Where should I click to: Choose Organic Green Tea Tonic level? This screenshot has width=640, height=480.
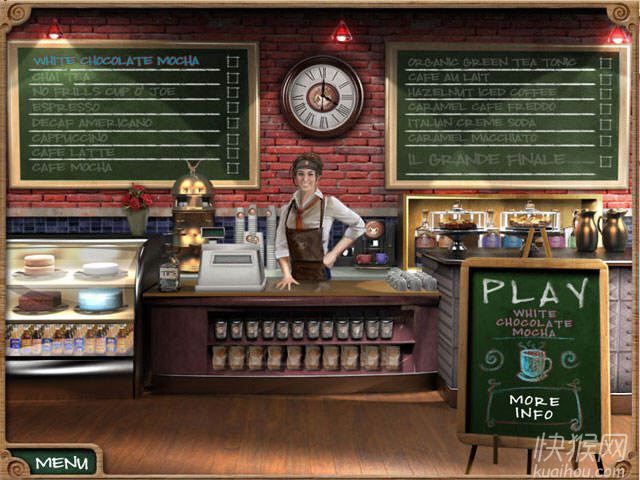tap(491, 62)
